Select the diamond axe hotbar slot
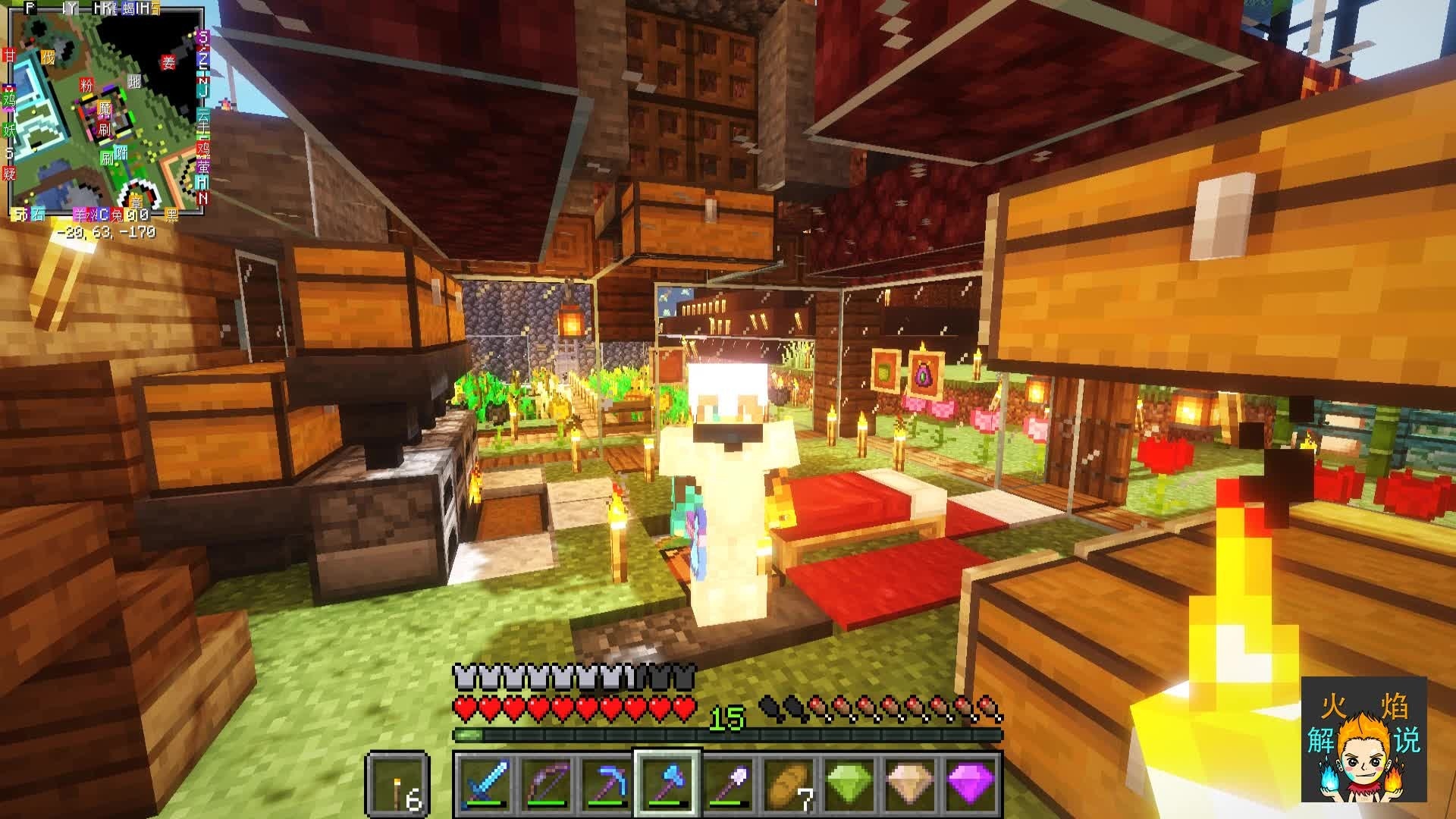1456x819 pixels. [x=667, y=783]
